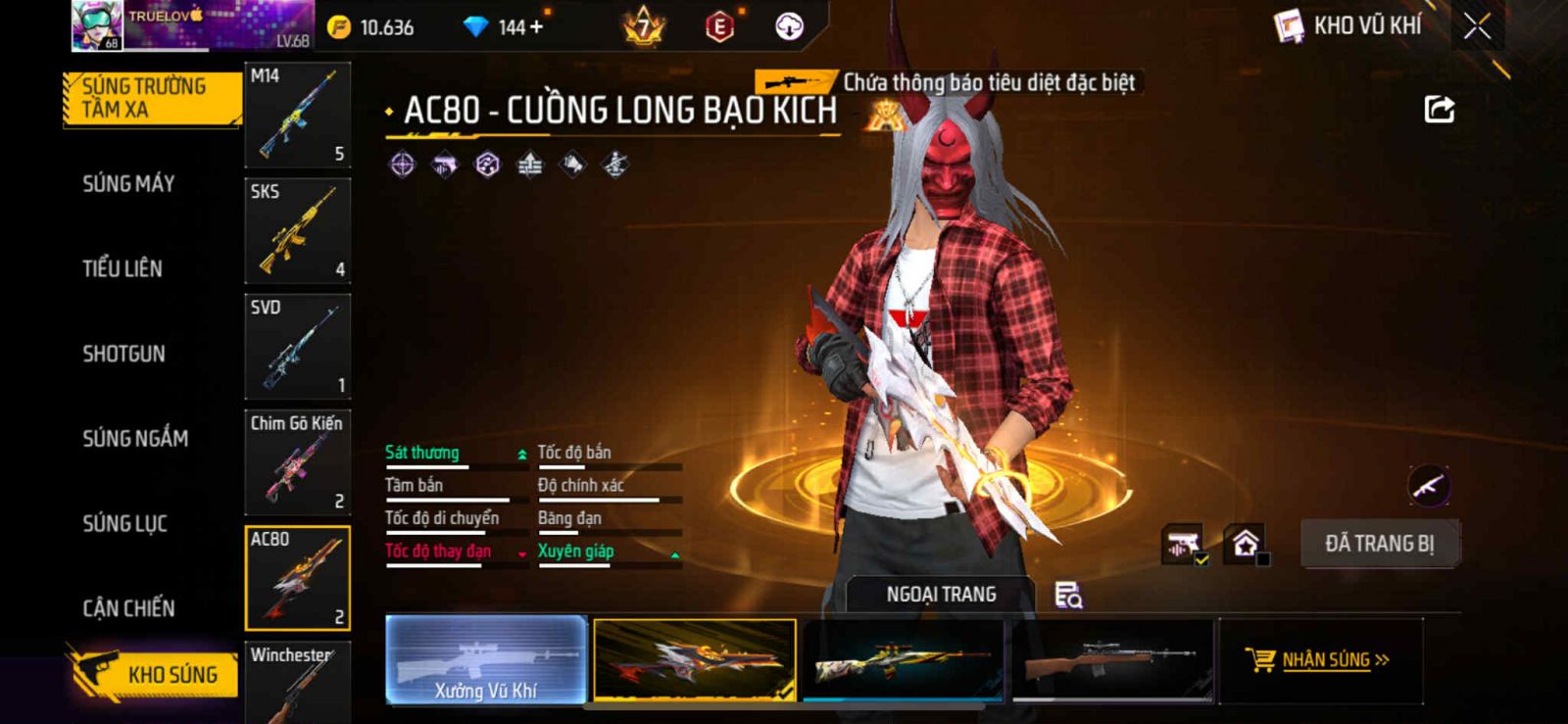Click the Đã Trang Bị button
The height and width of the screenshot is (724, 1568).
click(1379, 544)
